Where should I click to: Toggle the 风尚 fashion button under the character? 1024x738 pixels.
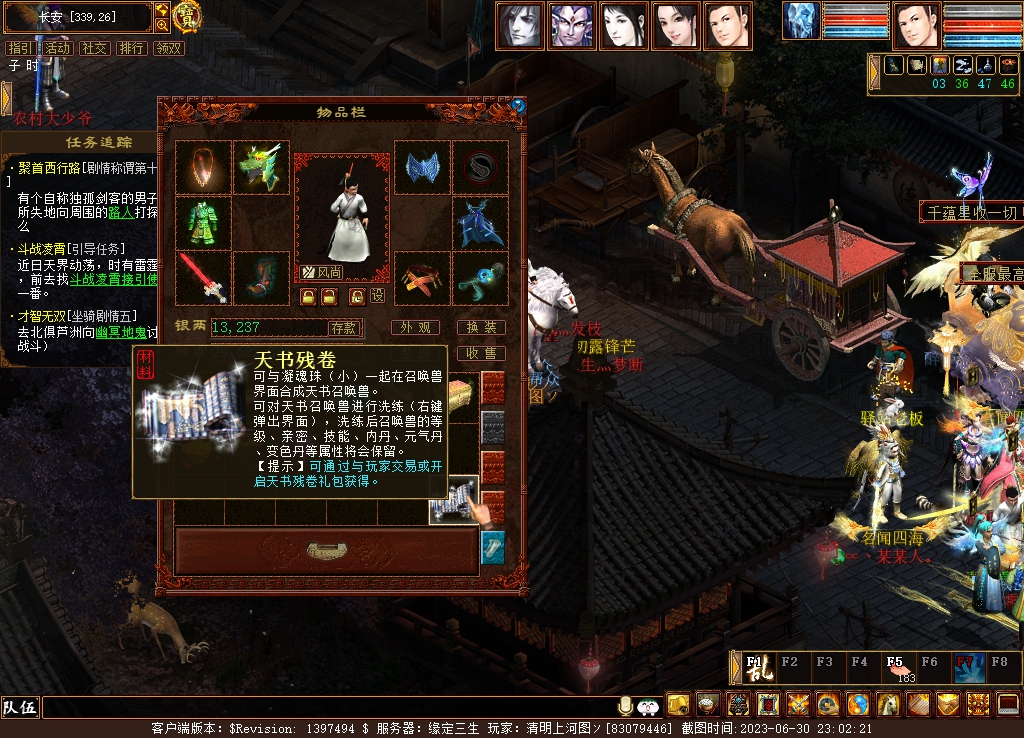323,272
